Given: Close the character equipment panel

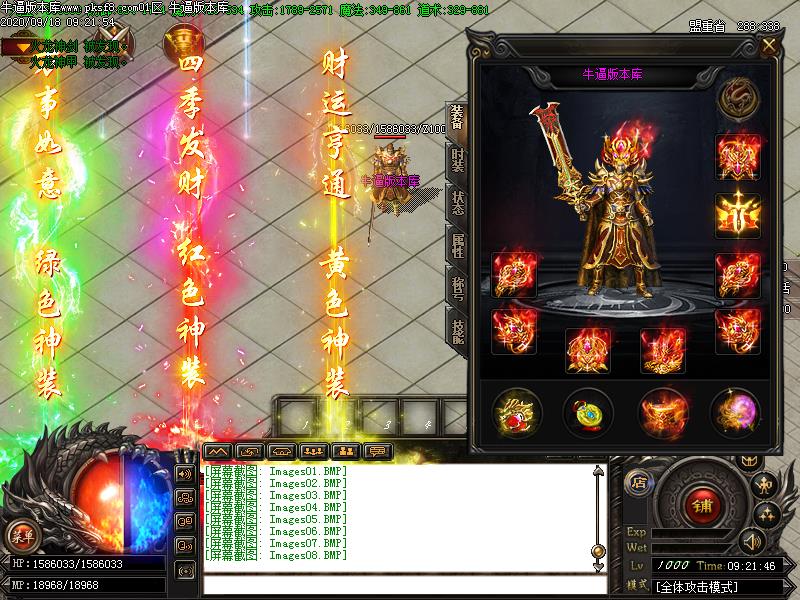Looking at the screenshot, I should tap(769, 45).
